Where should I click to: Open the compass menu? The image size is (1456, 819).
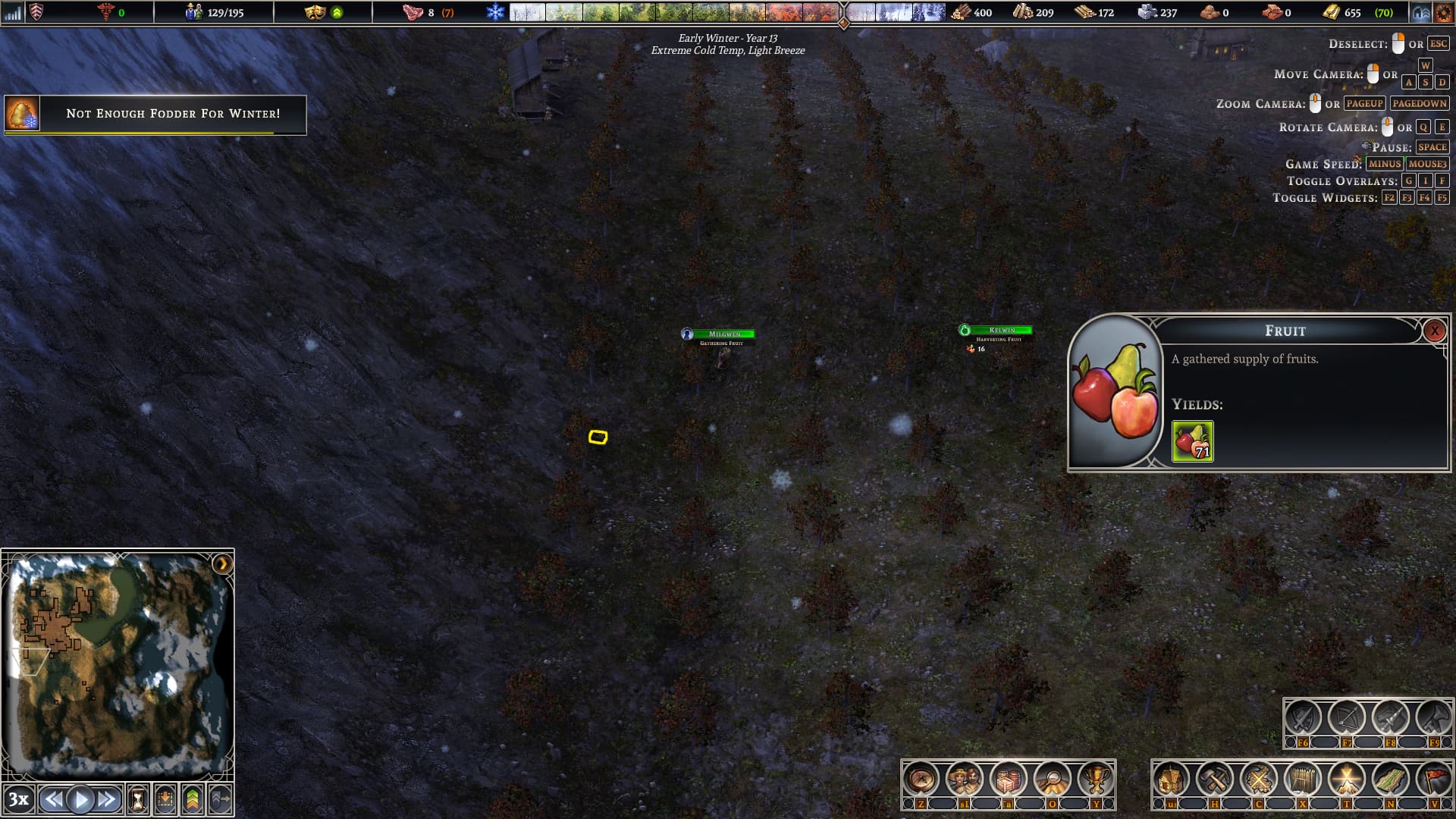coord(921,779)
